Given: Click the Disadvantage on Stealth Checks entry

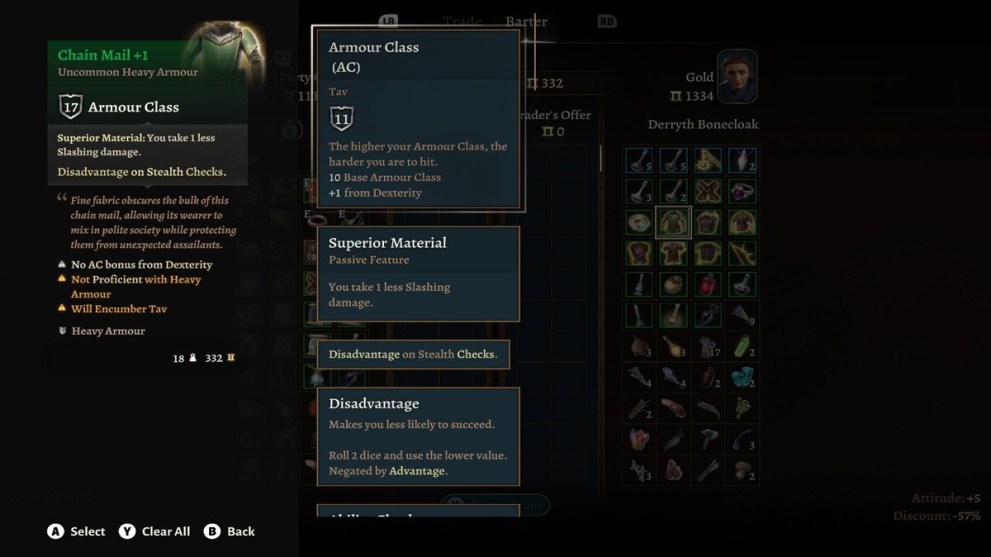Looking at the screenshot, I should pyautogui.click(x=412, y=354).
